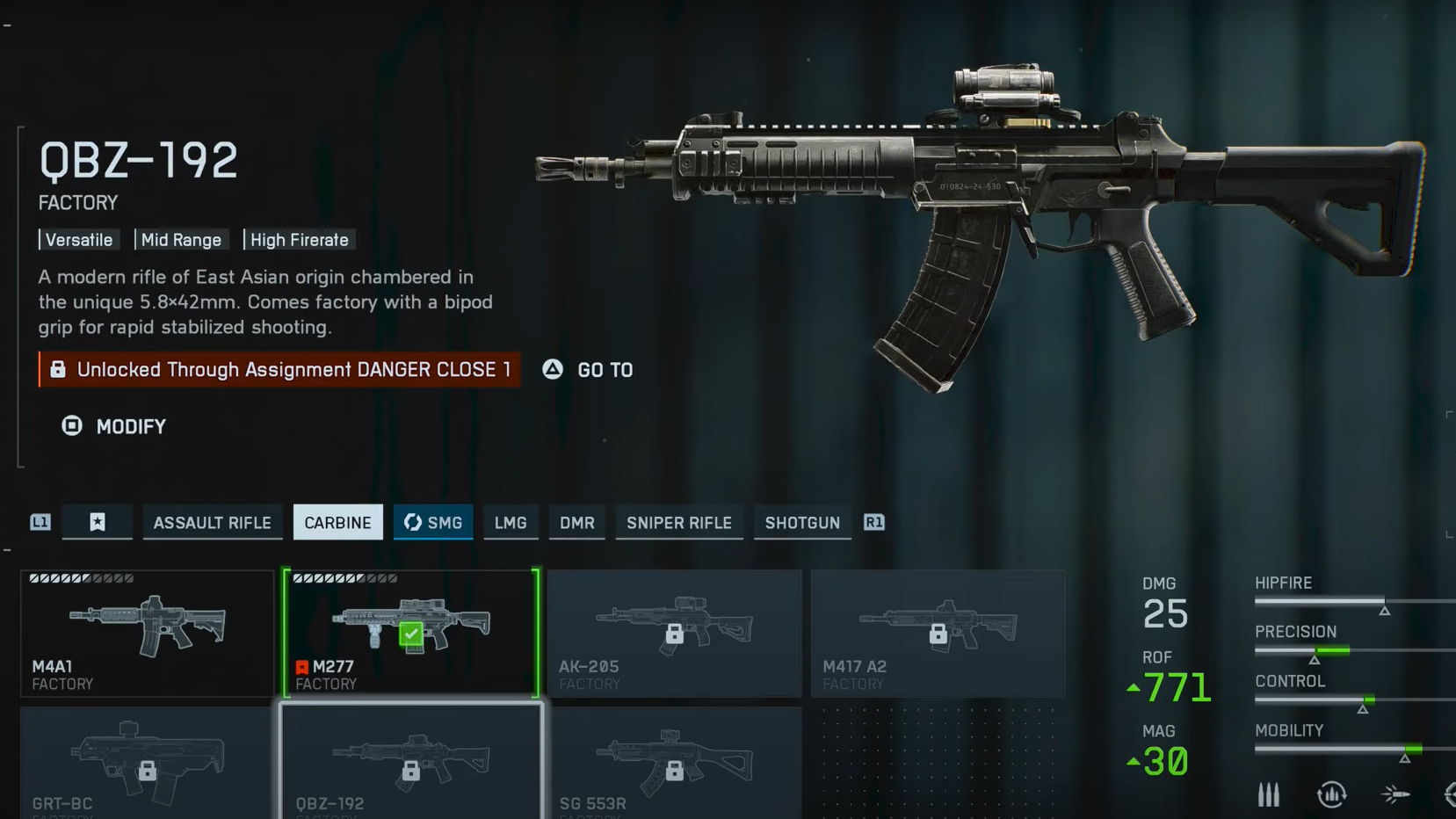Show the DMR weapon category
1456x819 pixels.
pos(577,523)
